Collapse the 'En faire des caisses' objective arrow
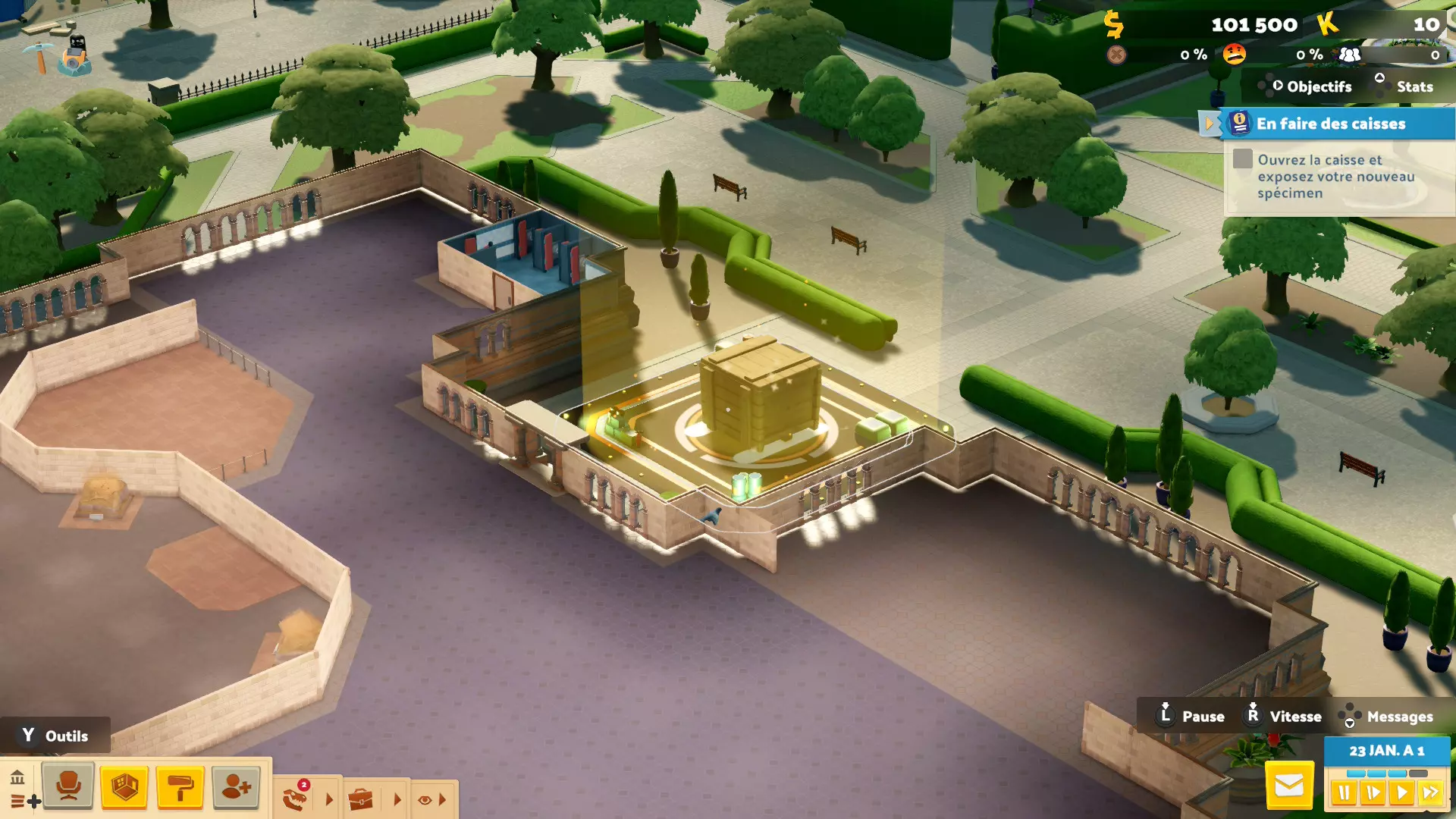Image resolution: width=1456 pixels, height=819 pixels. tap(1209, 124)
